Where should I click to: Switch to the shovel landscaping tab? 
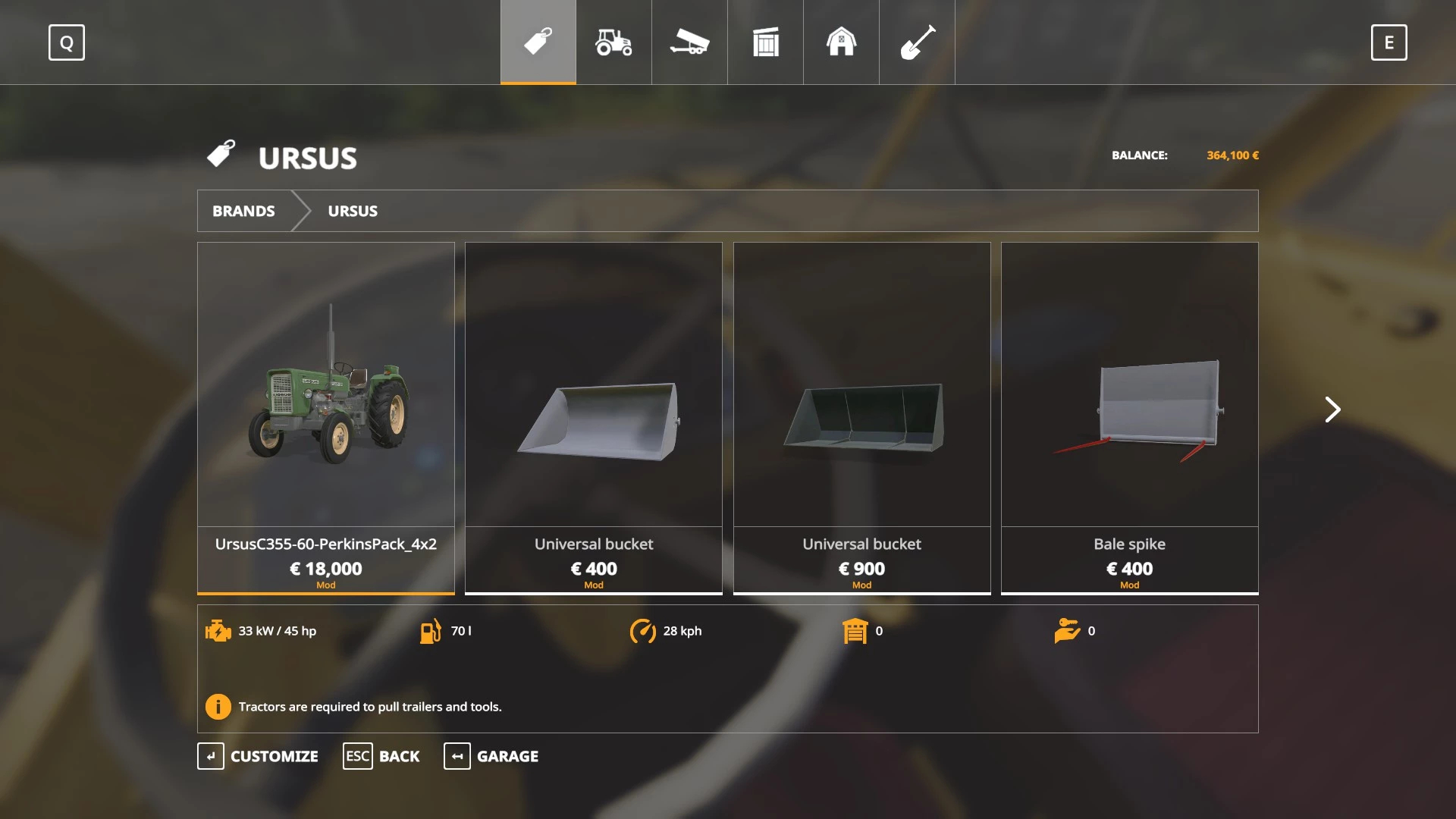click(917, 42)
